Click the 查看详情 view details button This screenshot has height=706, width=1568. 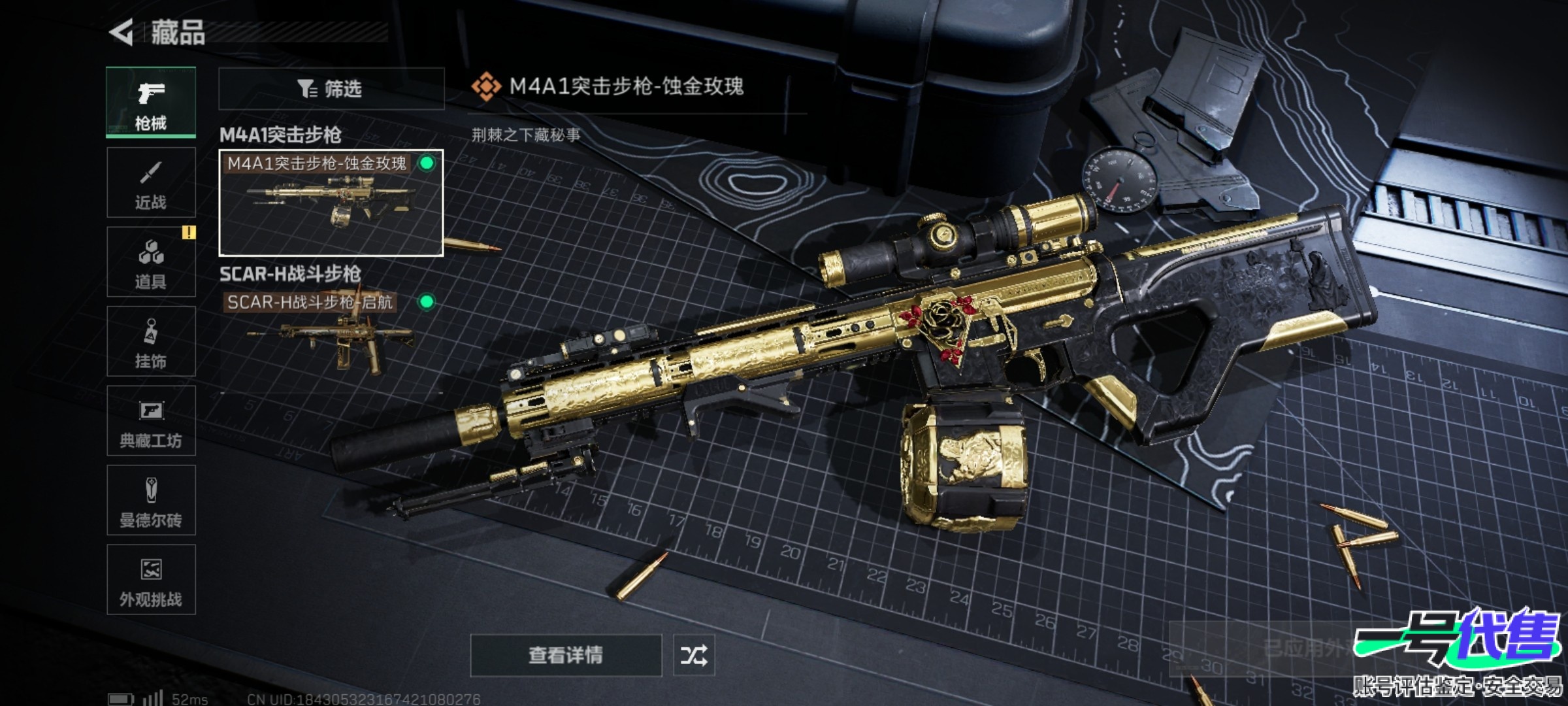pyautogui.click(x=566, y=655)
